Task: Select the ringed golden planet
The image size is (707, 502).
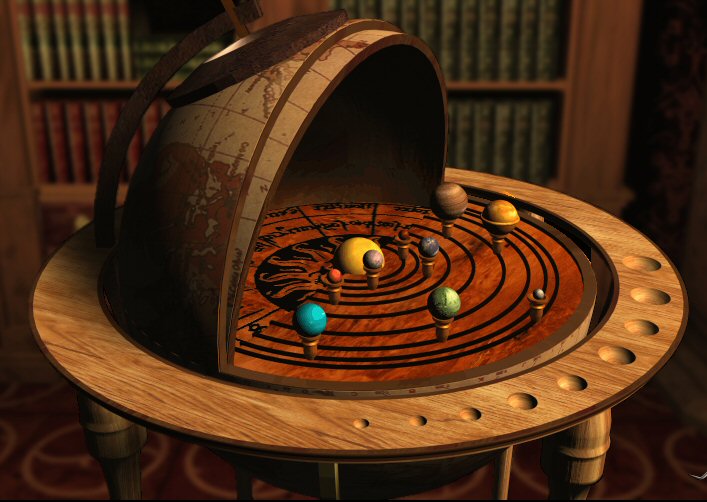Action: pyautogui.click(x=501, y=214)
